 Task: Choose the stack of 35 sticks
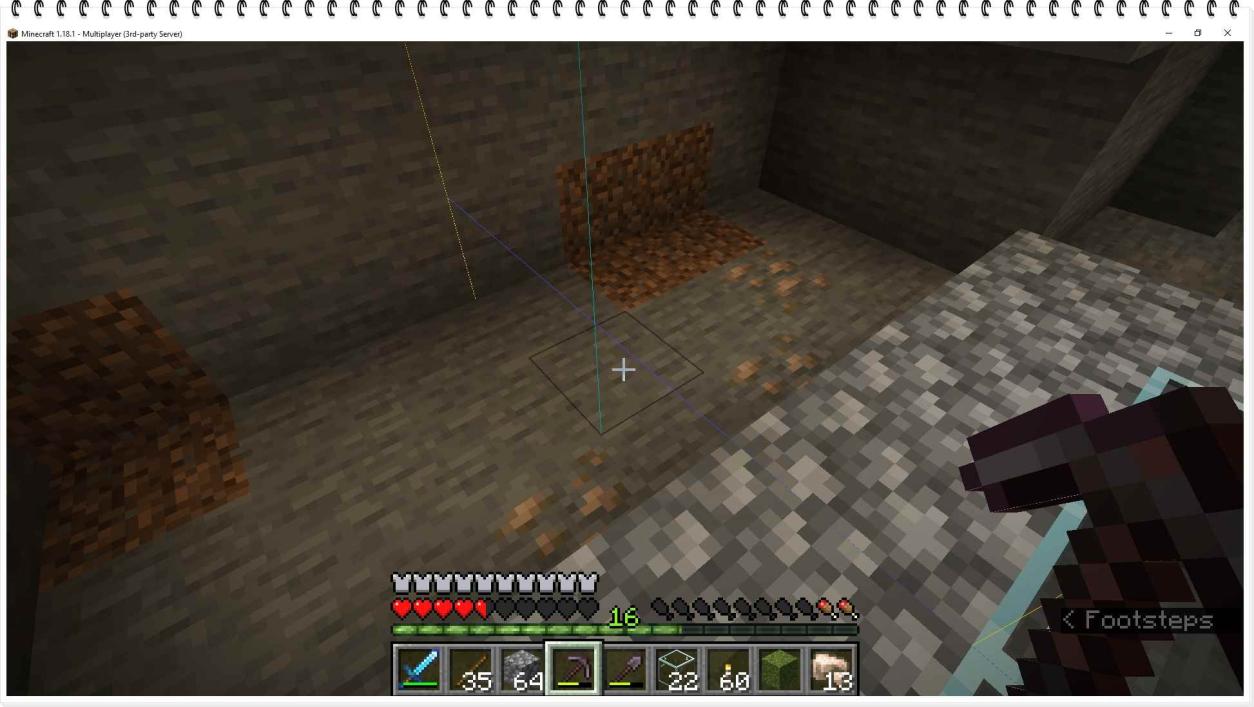[x=469, y=668]
